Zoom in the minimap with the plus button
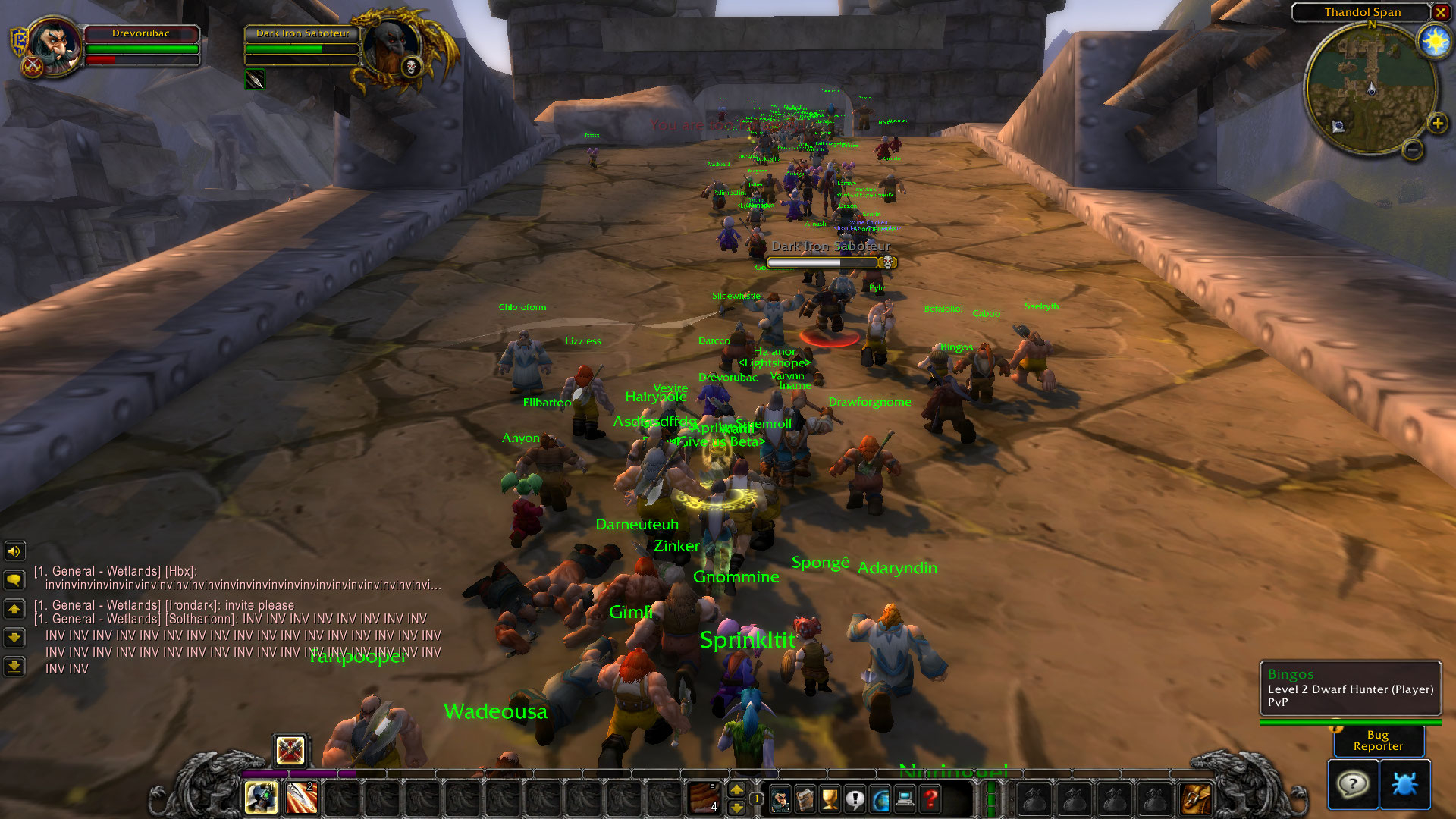Viewport: 1456px width, 819px height. [x=1436, y=124]
